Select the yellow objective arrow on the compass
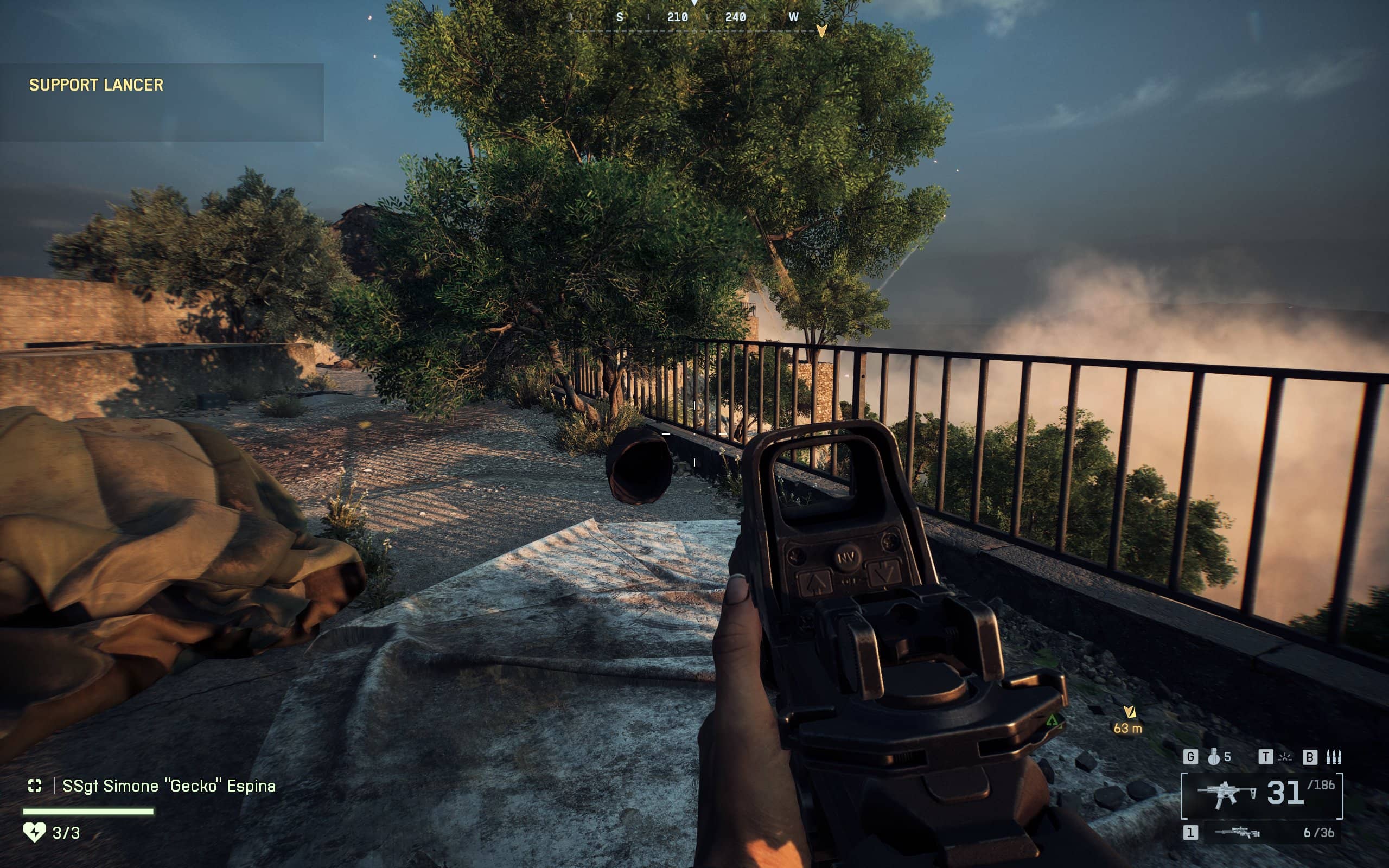1389x868 pixels. pyautogui.click(x=821, y=30)
